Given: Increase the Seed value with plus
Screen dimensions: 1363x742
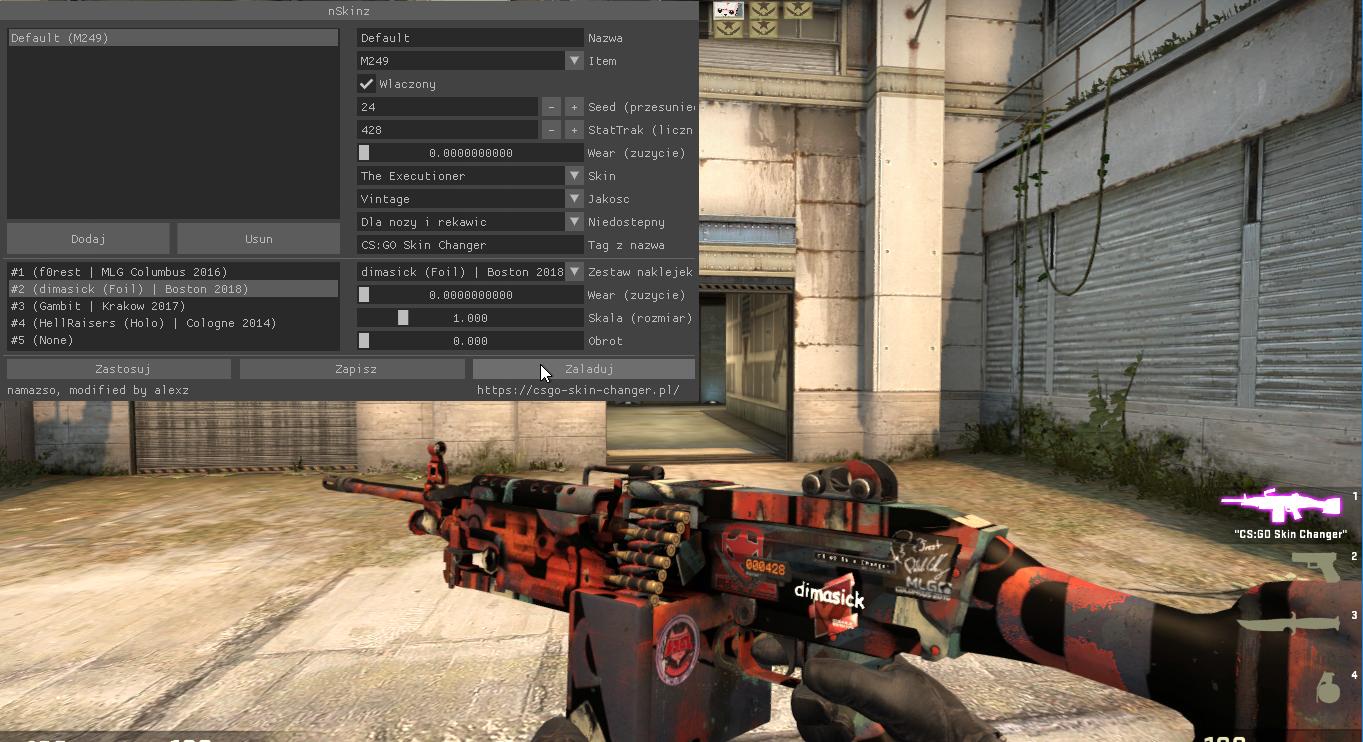Looking at the screenshot, I should coord(574,107).
